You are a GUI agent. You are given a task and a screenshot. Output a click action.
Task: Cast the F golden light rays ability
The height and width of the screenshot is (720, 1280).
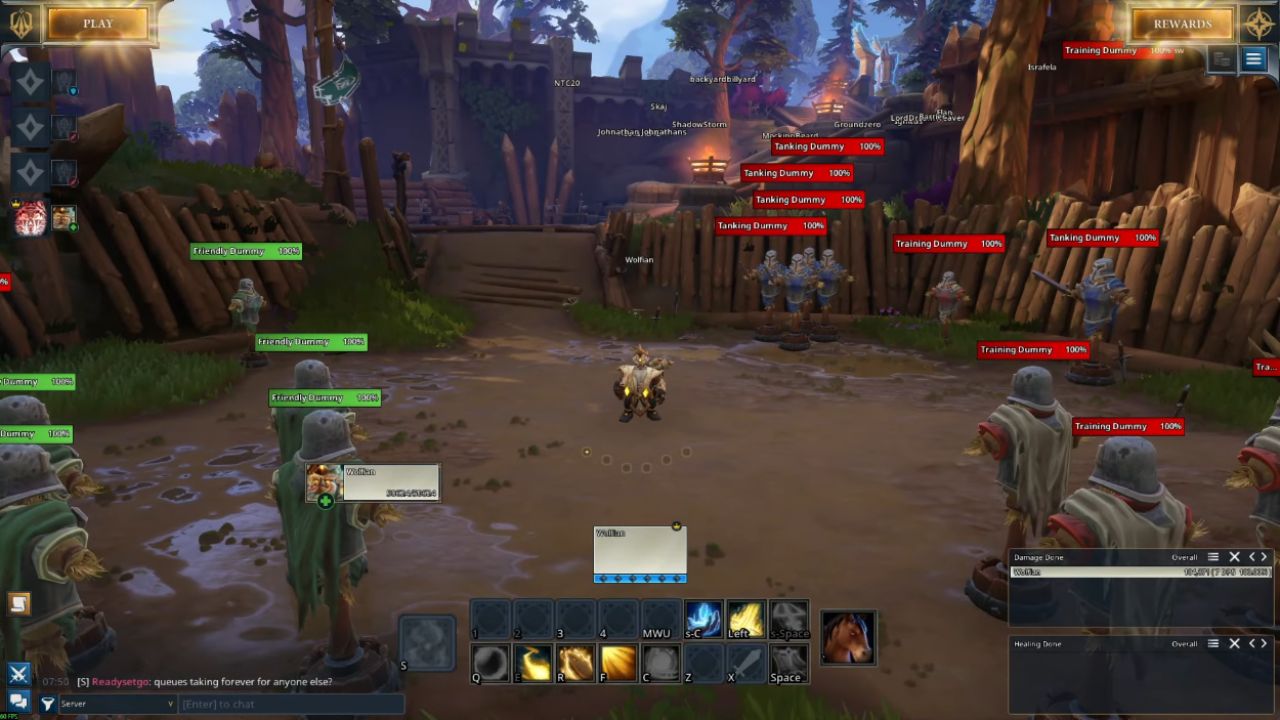coord(619,662)
